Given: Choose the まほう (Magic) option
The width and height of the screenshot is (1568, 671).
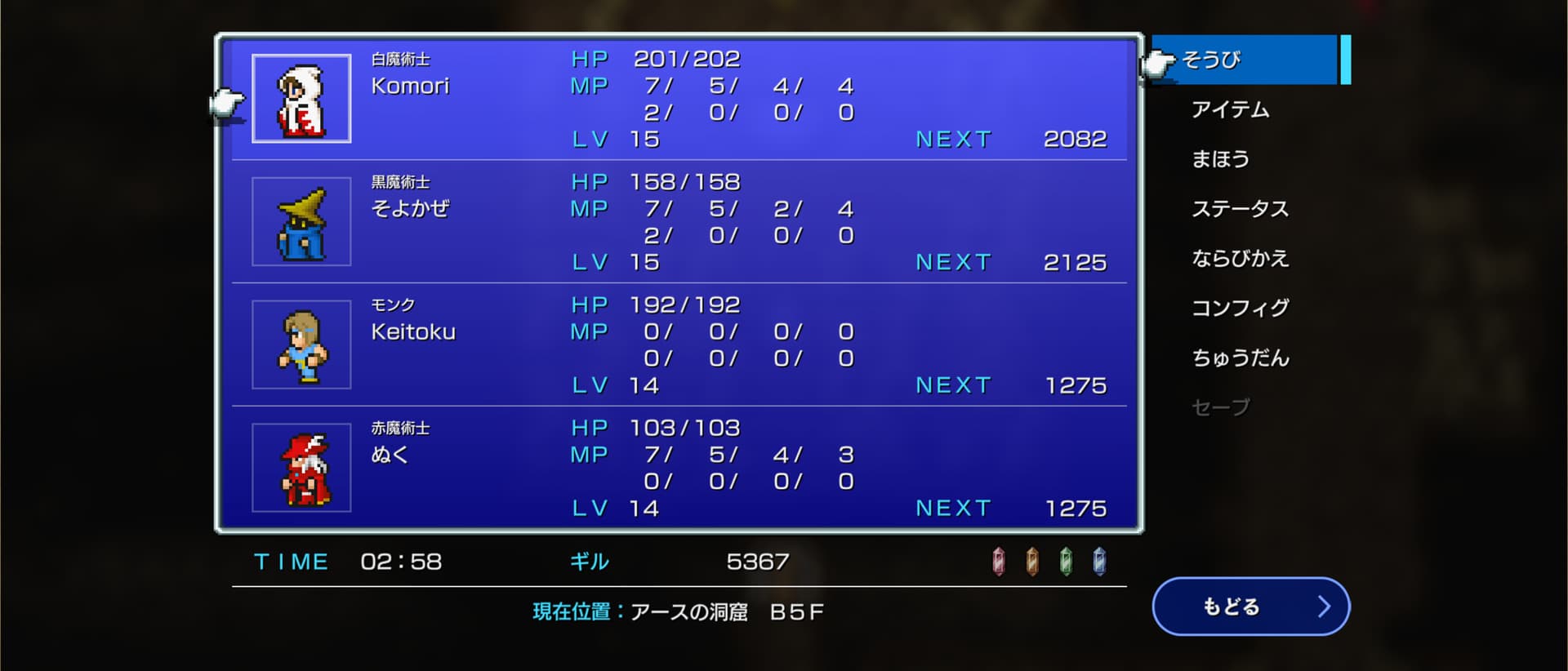Looking at the screenshot, I should [x=1220, y=159].
